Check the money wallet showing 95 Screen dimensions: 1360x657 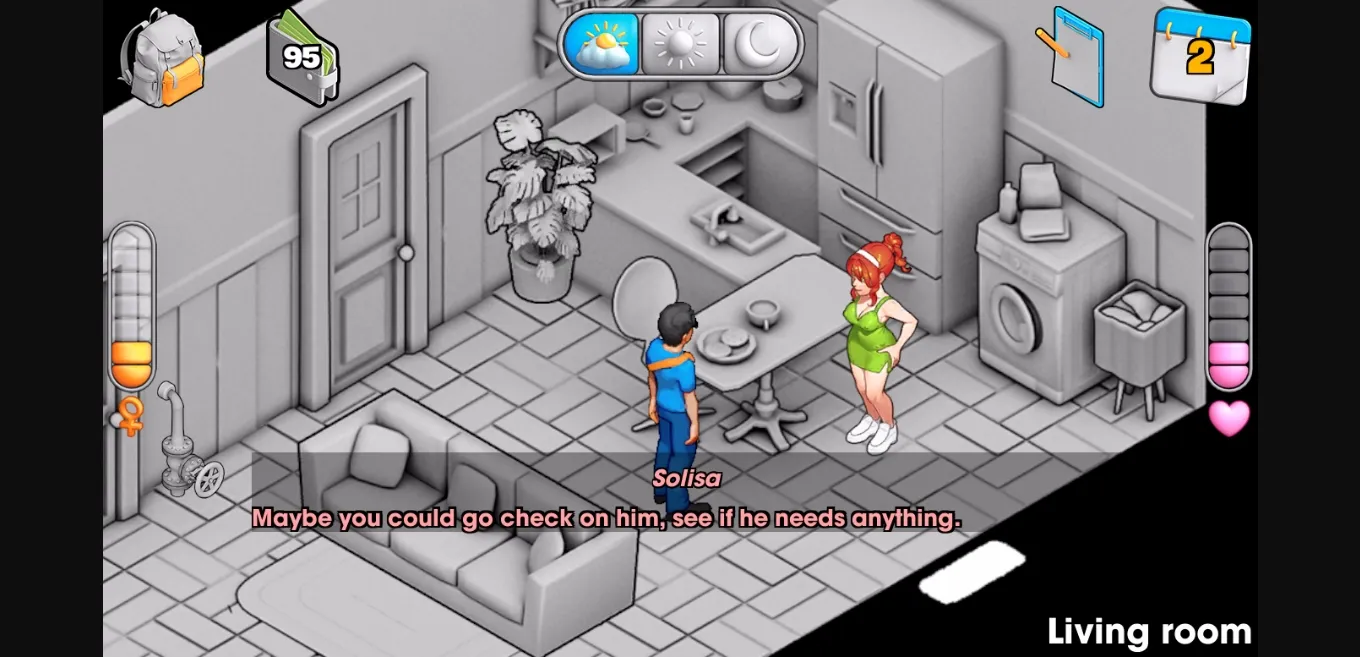point(301,56)
